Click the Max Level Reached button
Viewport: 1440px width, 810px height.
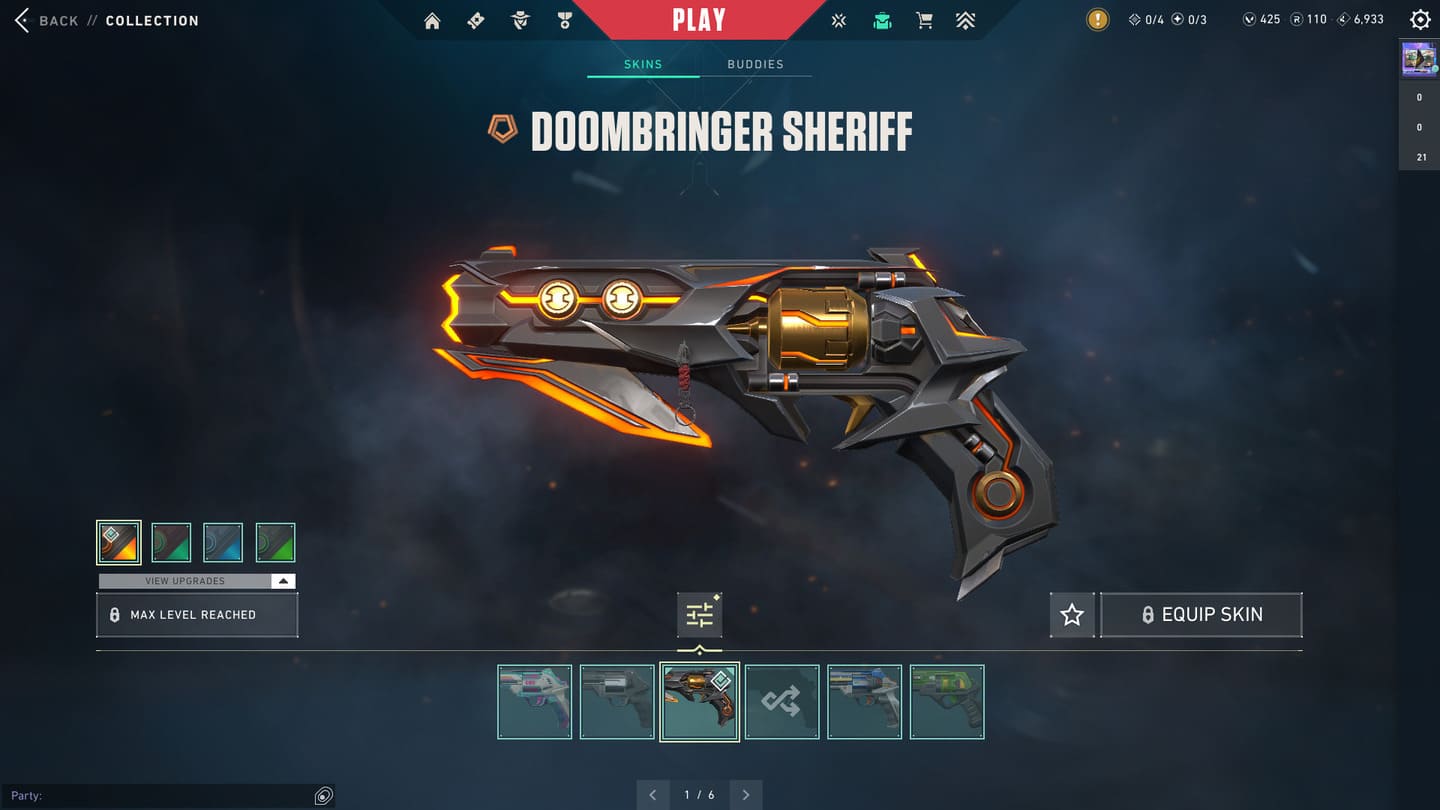click(x=197, y=615)
